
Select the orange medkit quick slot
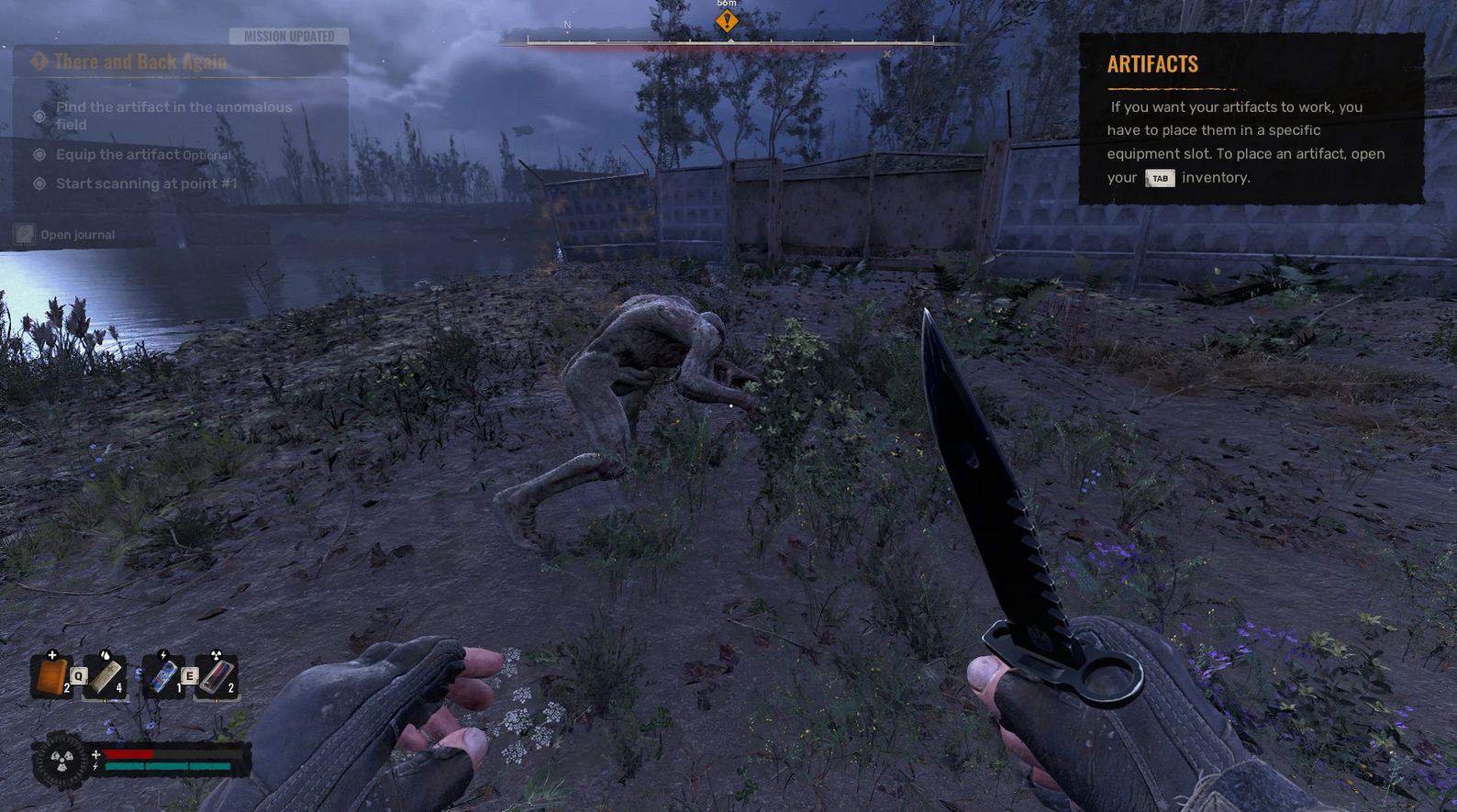click(52, 677)
